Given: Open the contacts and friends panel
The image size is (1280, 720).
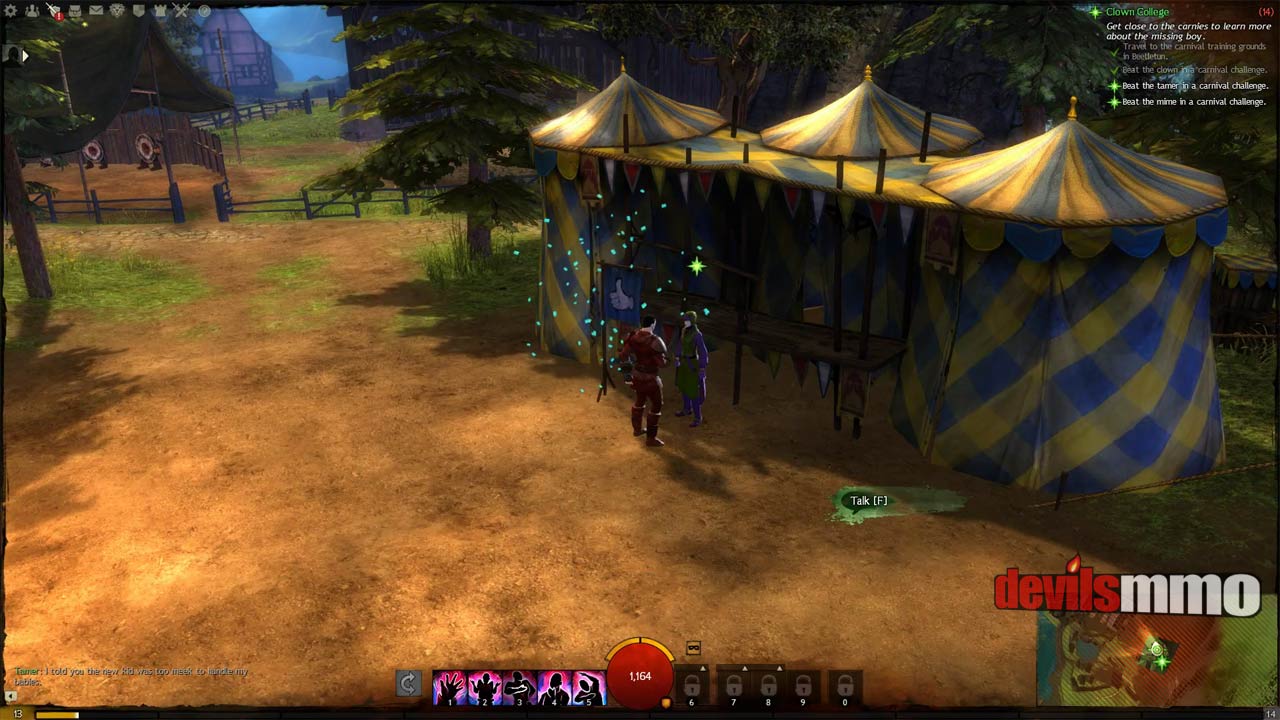Looking at the screenshot, I should click(32, 11).
